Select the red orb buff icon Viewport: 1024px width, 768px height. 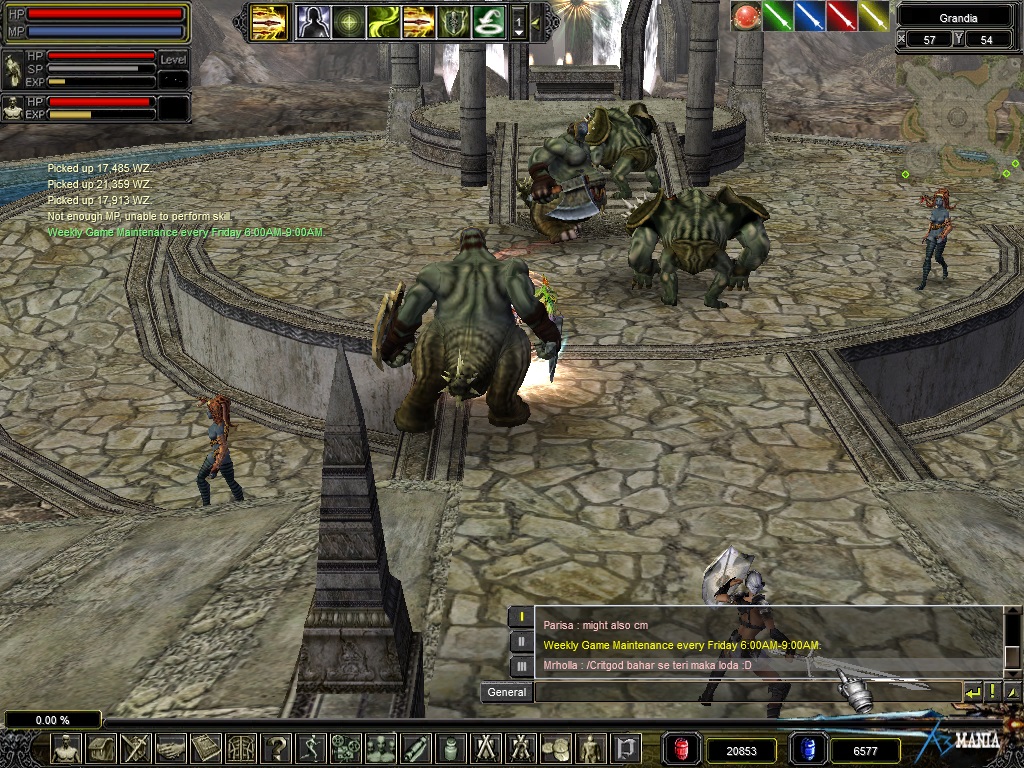click(x=746, y=16)
